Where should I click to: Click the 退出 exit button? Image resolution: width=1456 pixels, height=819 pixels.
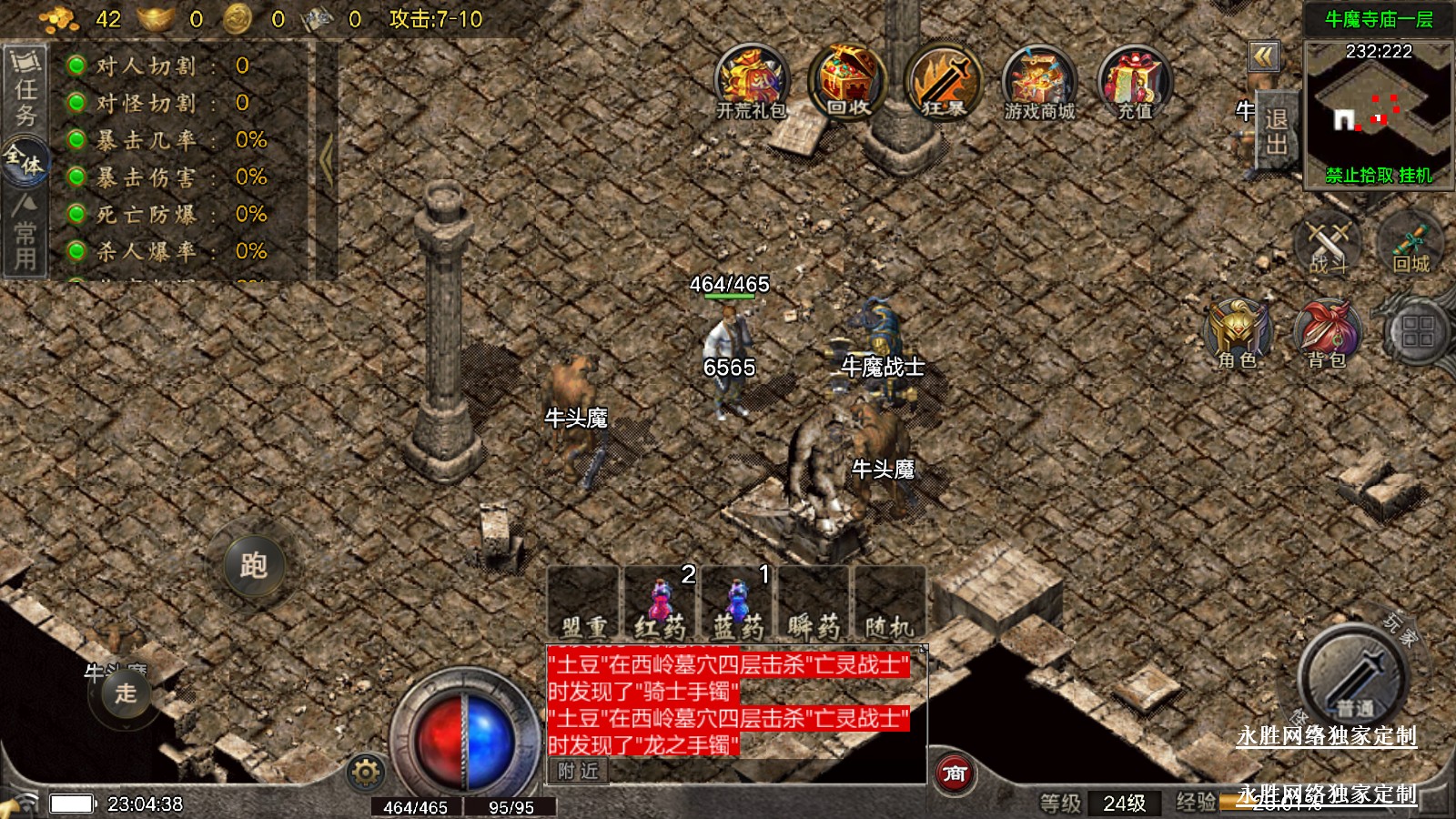click(x=1276, y=132)
